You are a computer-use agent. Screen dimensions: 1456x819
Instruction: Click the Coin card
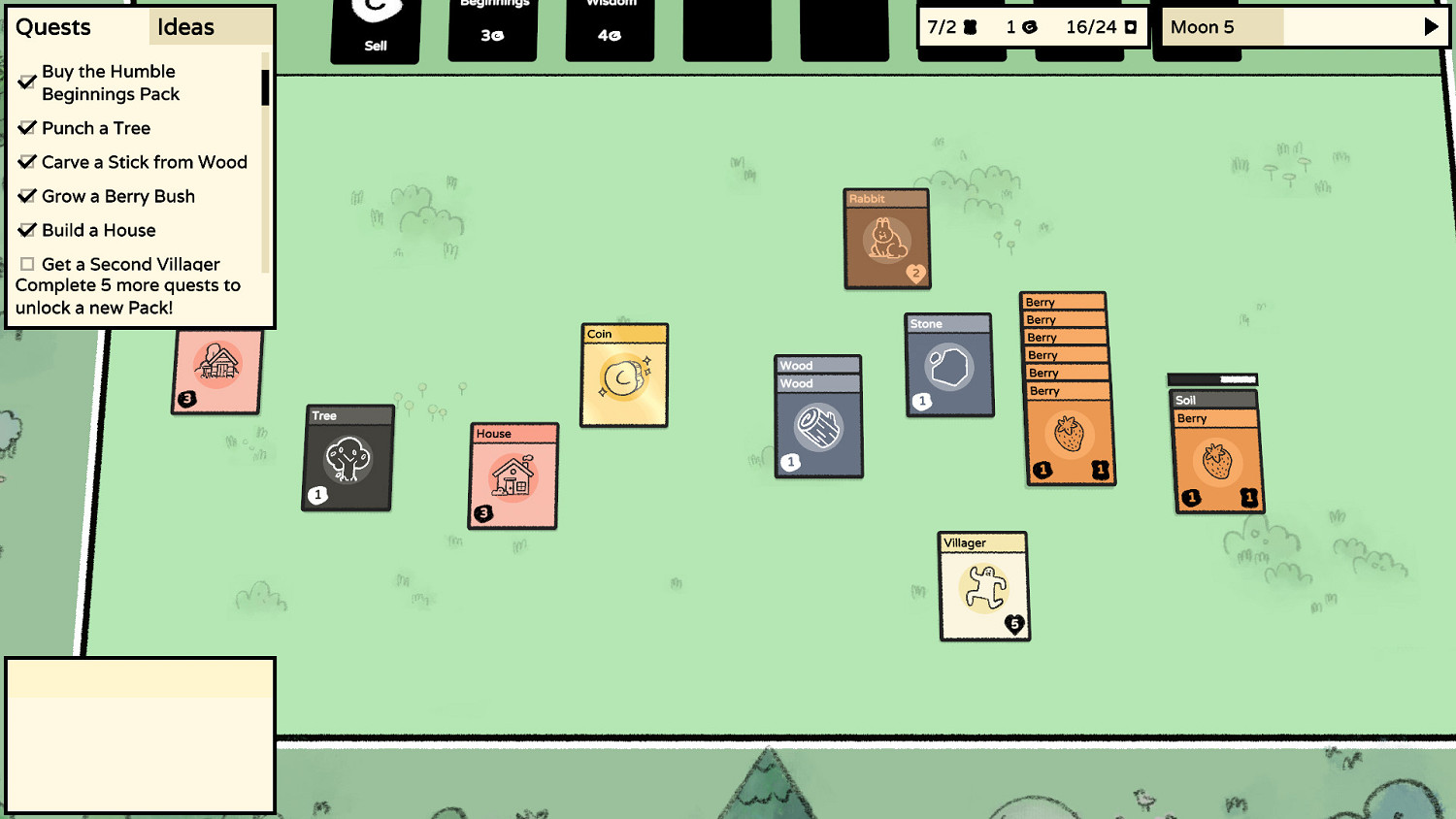pos(623,376)
